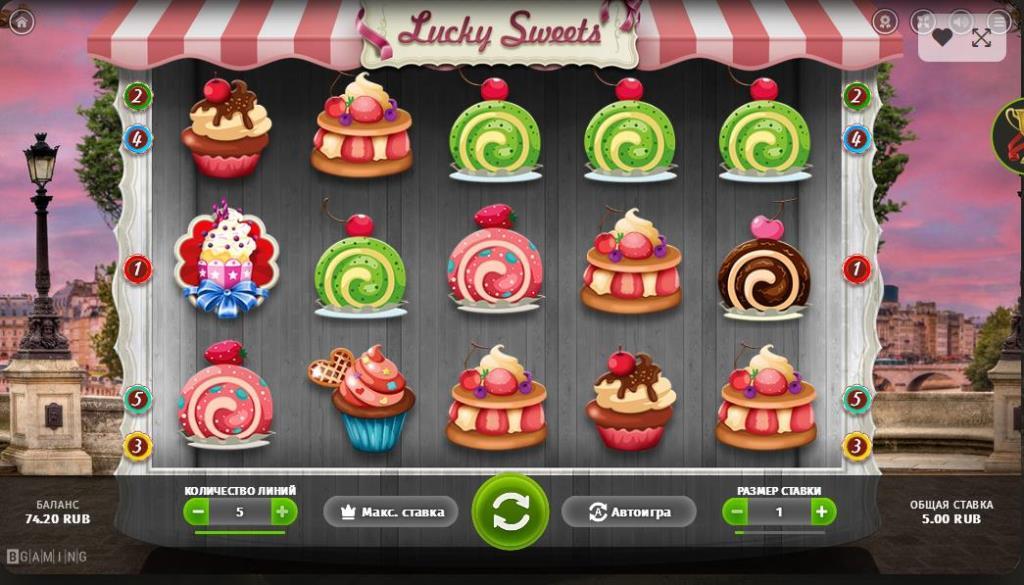Select payline 4 marker on left side

coord(137,138)
